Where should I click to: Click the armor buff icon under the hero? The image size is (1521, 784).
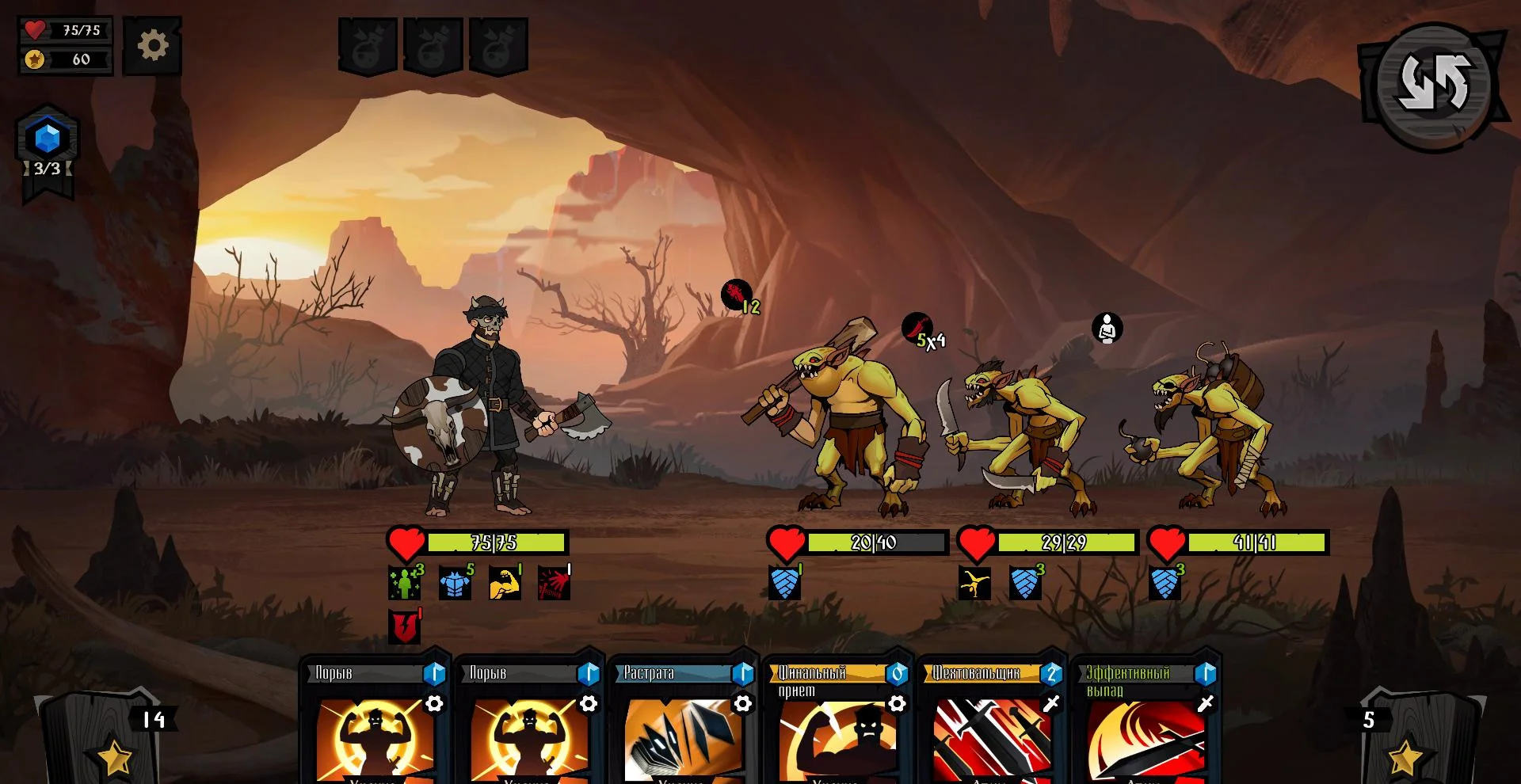pyautogui.click(x=454, y=580)
